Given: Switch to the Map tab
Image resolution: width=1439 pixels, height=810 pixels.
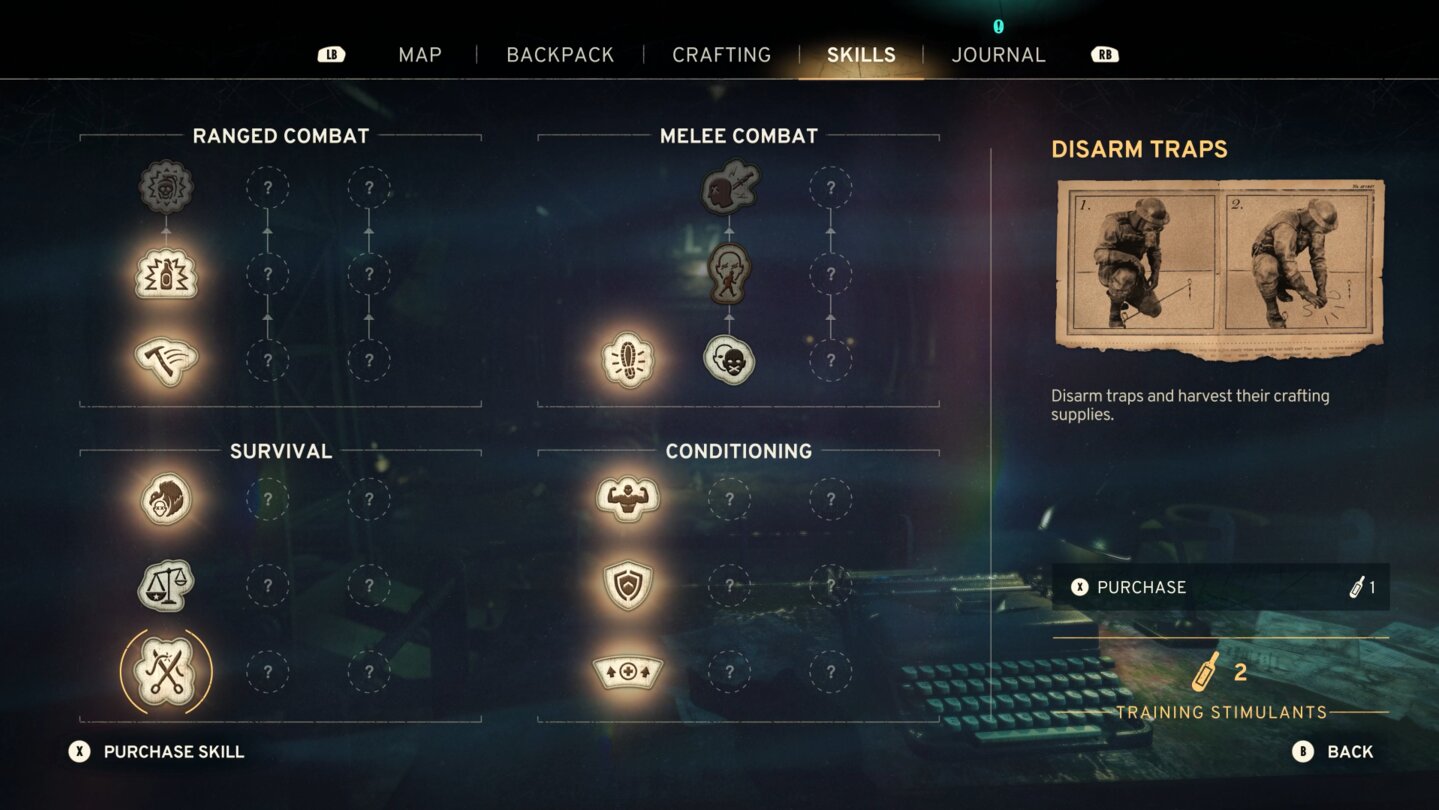Looking at the screenshot, I should point(420,55).
